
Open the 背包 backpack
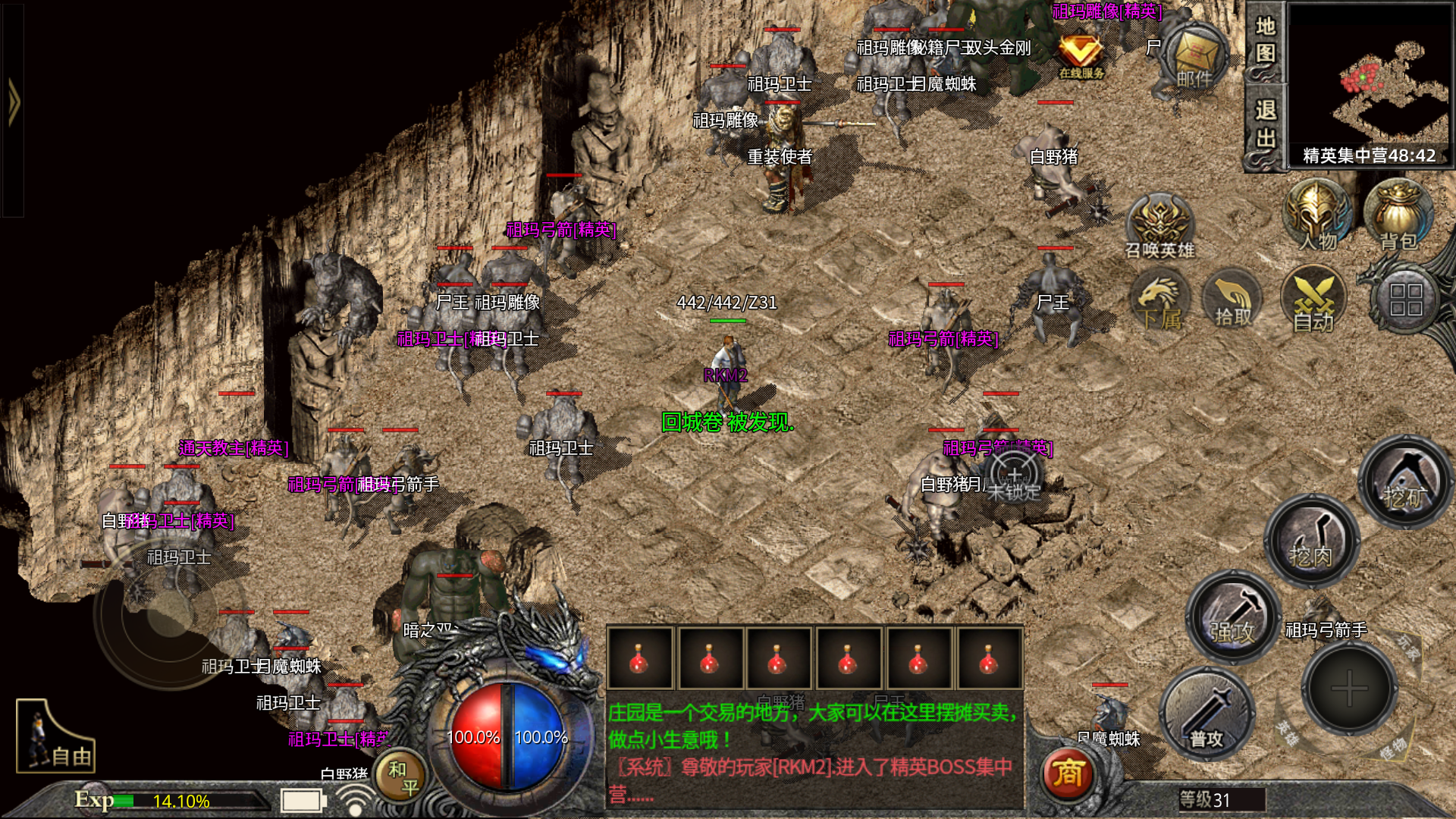click(1398, 216)
